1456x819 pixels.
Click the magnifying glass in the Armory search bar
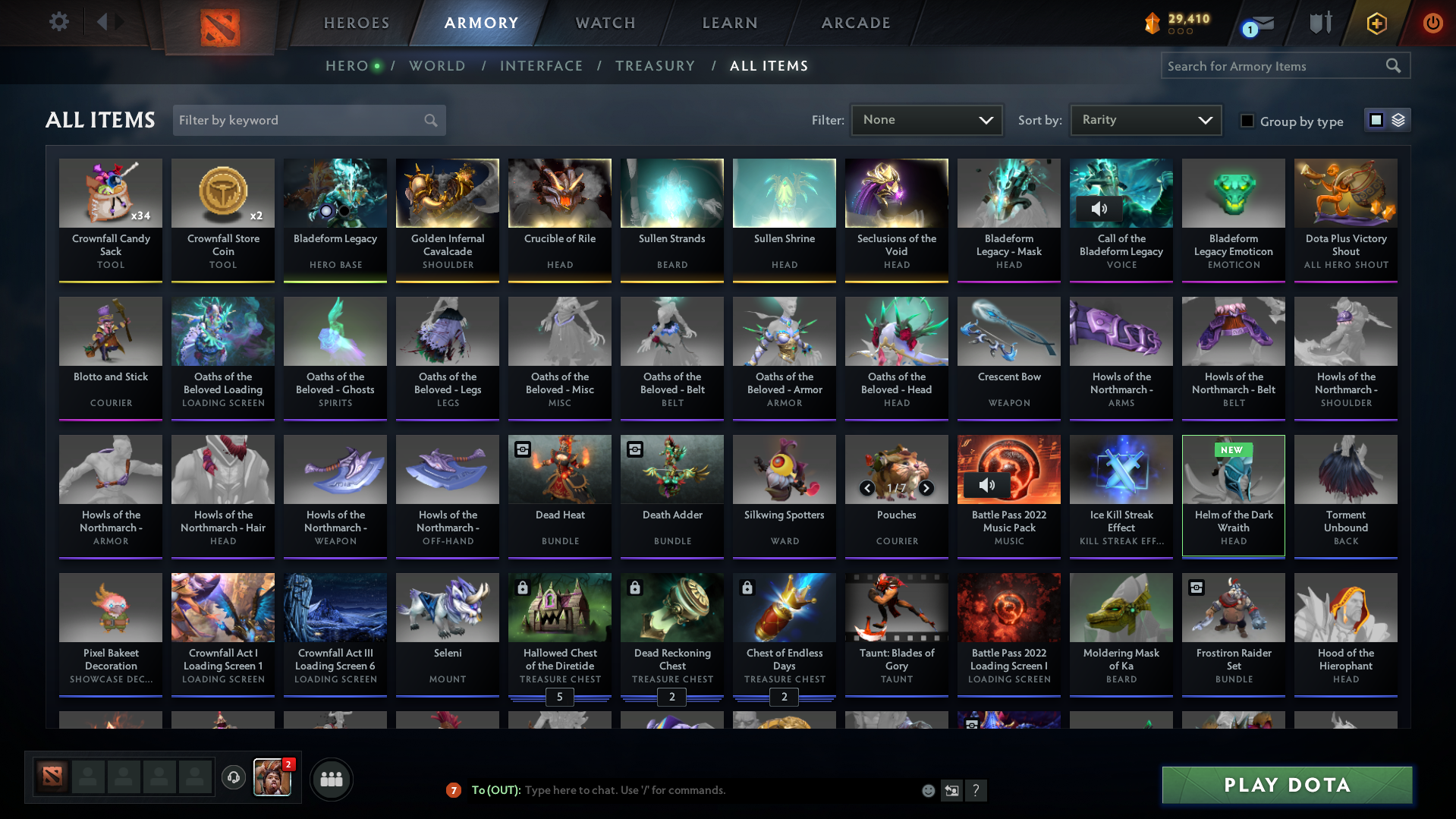click(x=1393, y=65)
